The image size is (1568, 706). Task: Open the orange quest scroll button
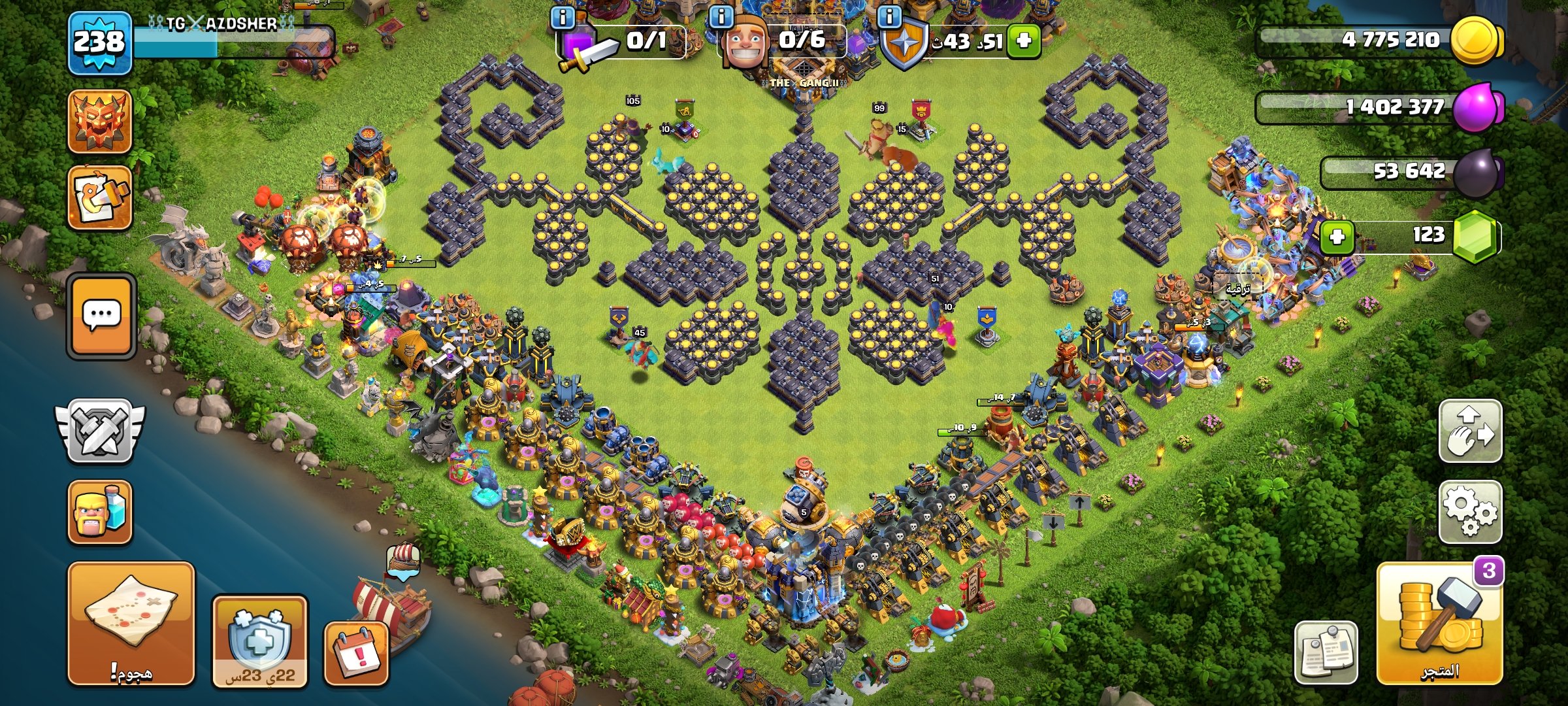point(100,197)
